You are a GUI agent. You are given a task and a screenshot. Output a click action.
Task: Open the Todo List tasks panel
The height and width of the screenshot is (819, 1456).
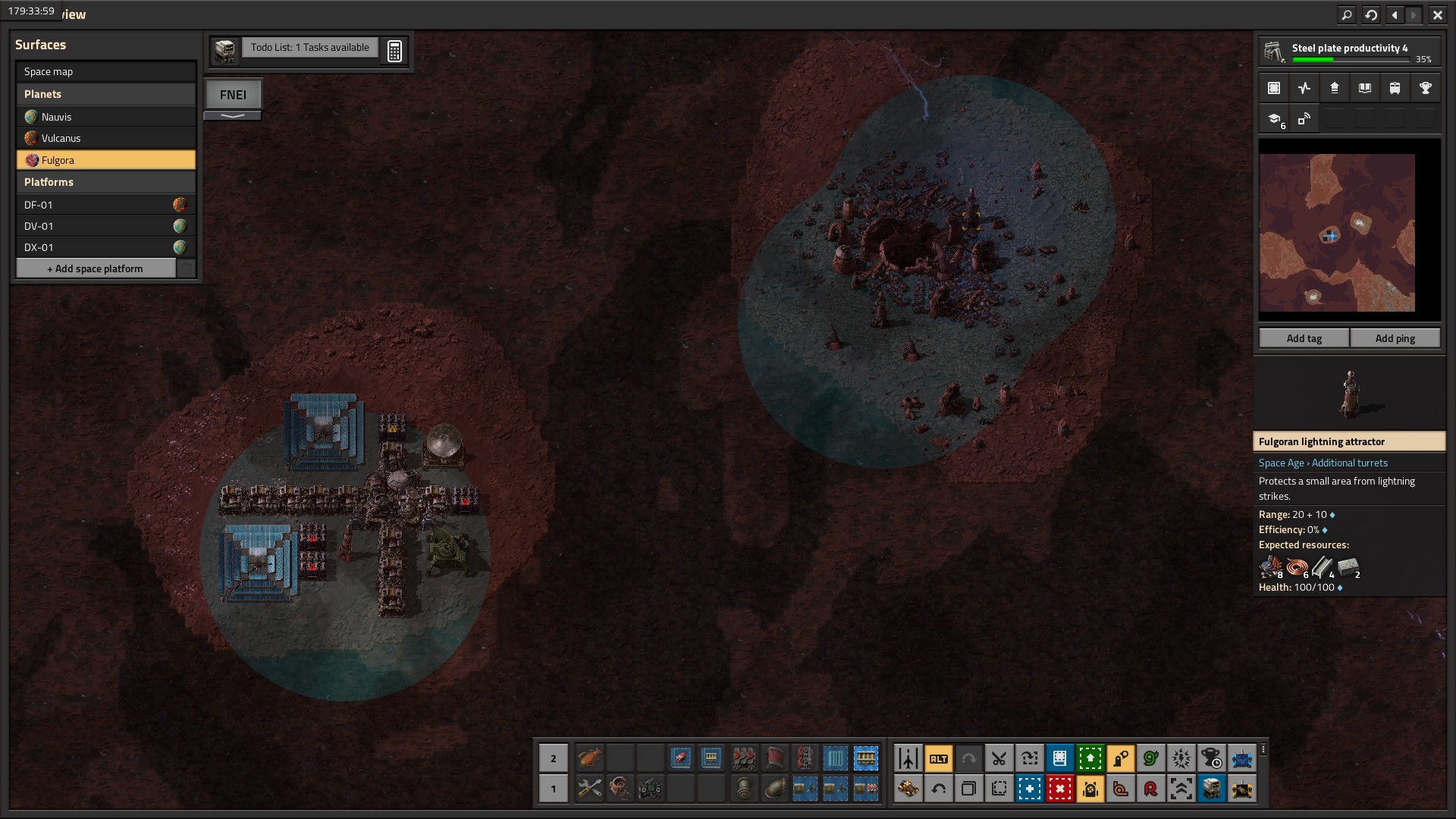pyautogui.click(x=309, y=48)
